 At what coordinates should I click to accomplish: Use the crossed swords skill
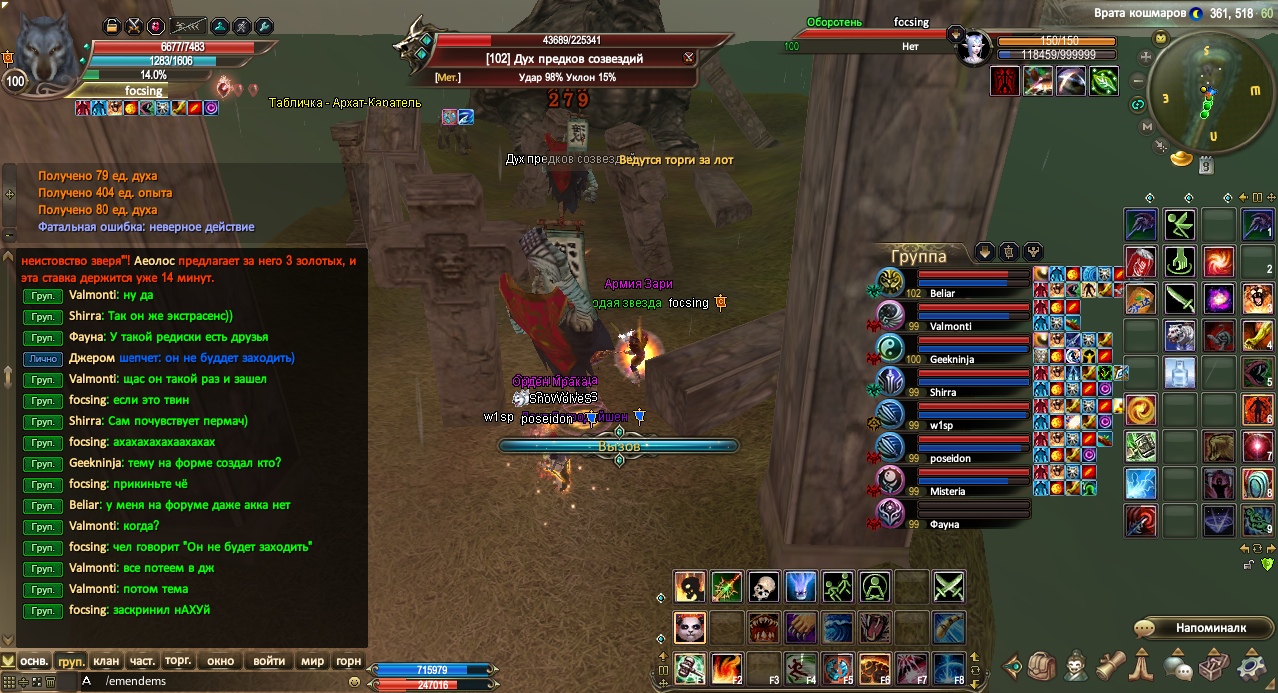click(948, 587)
